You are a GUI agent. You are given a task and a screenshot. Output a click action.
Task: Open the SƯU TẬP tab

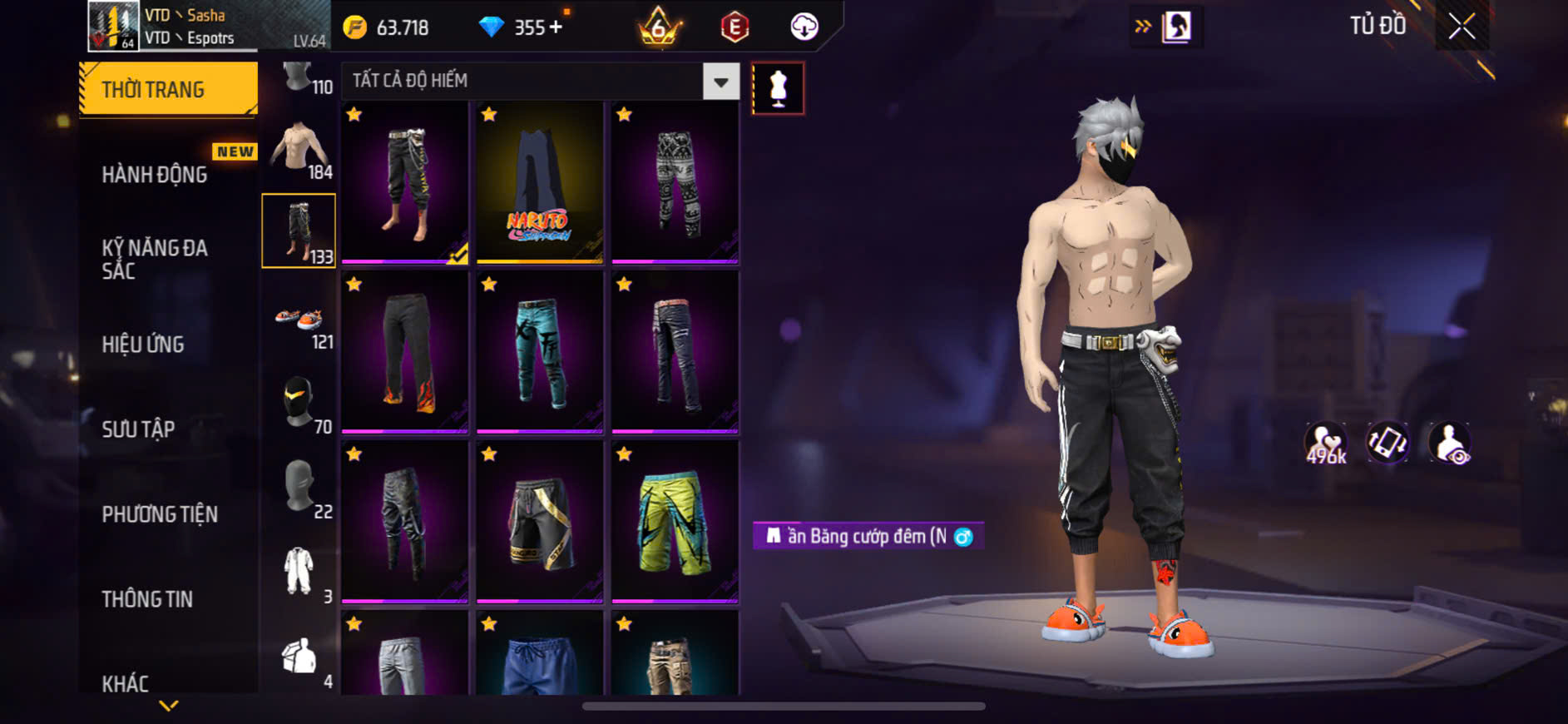[138, 429]
